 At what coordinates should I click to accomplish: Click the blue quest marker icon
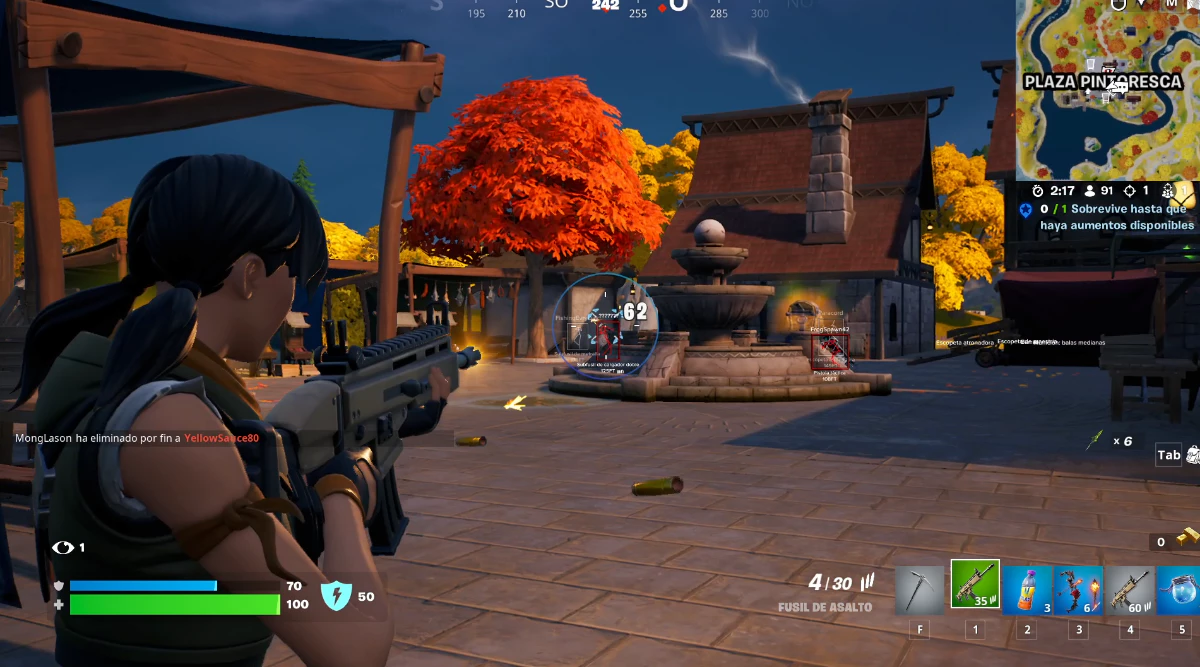(x=1026, y=209)
